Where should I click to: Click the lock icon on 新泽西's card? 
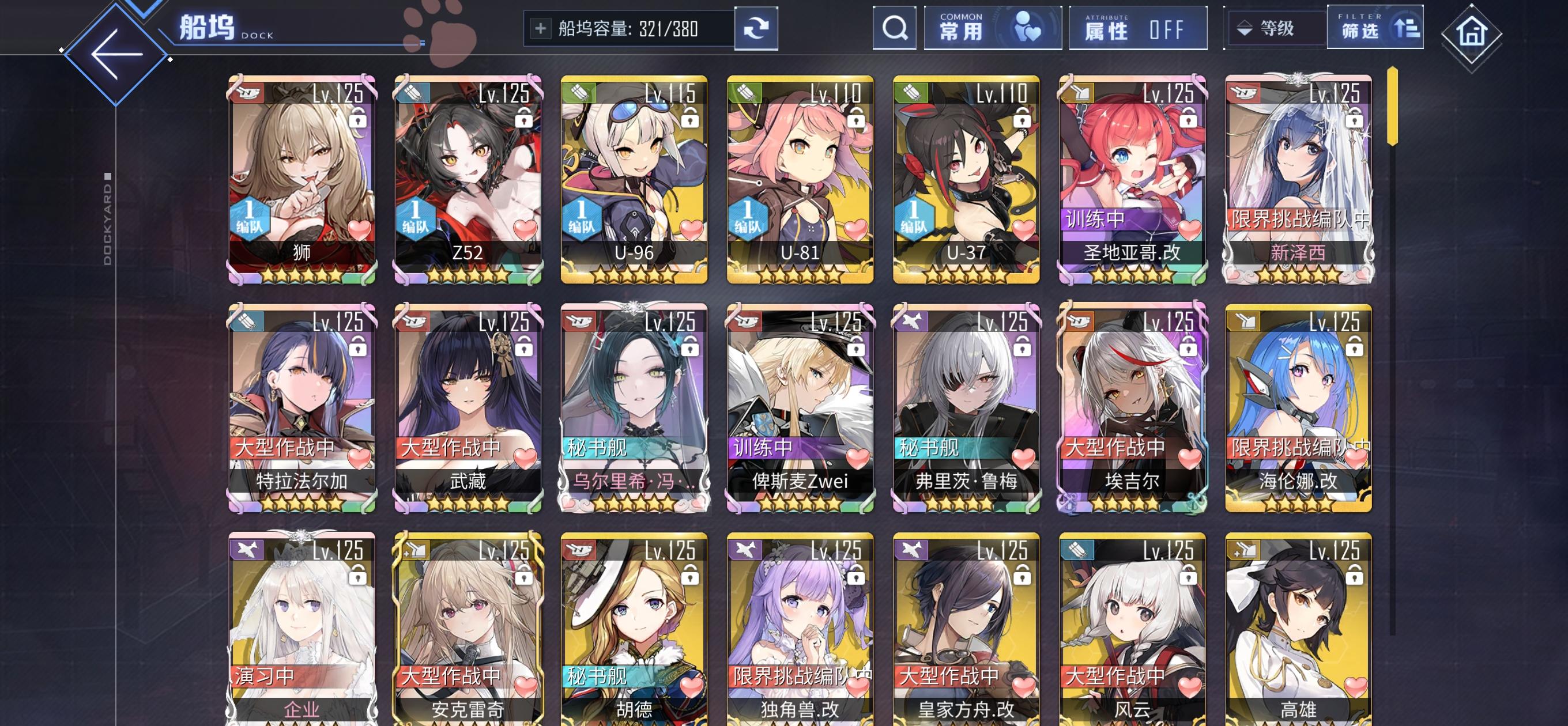point(1354,119)
